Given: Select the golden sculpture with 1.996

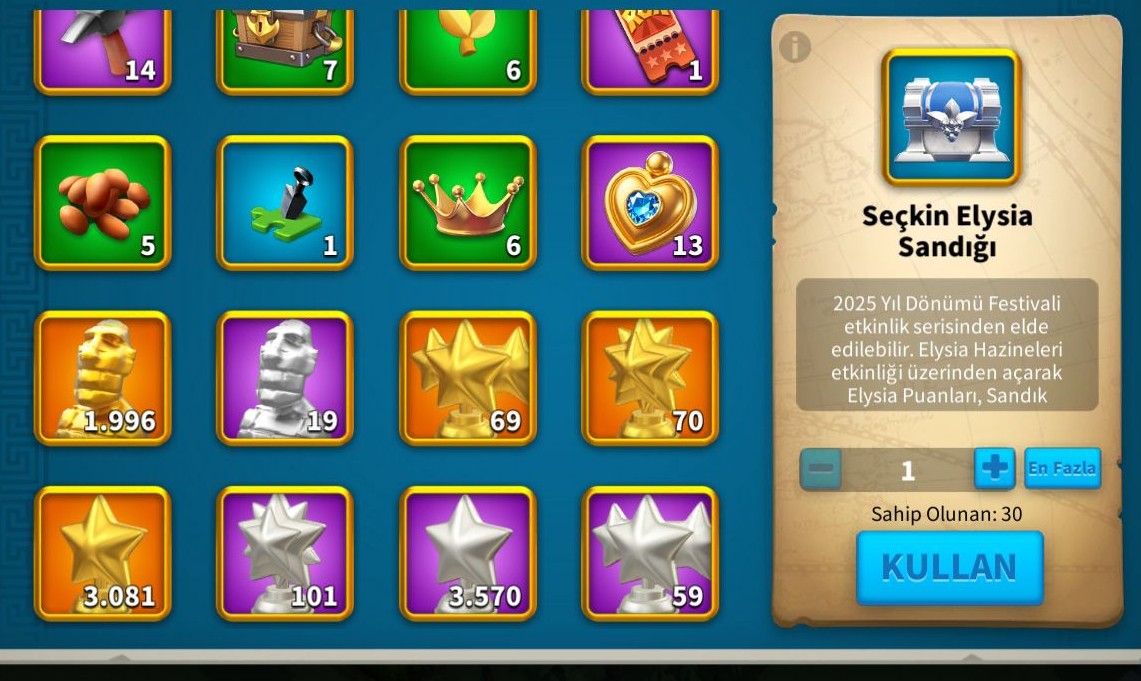Looking at the screenshot, I should click(x=103, y=378).
